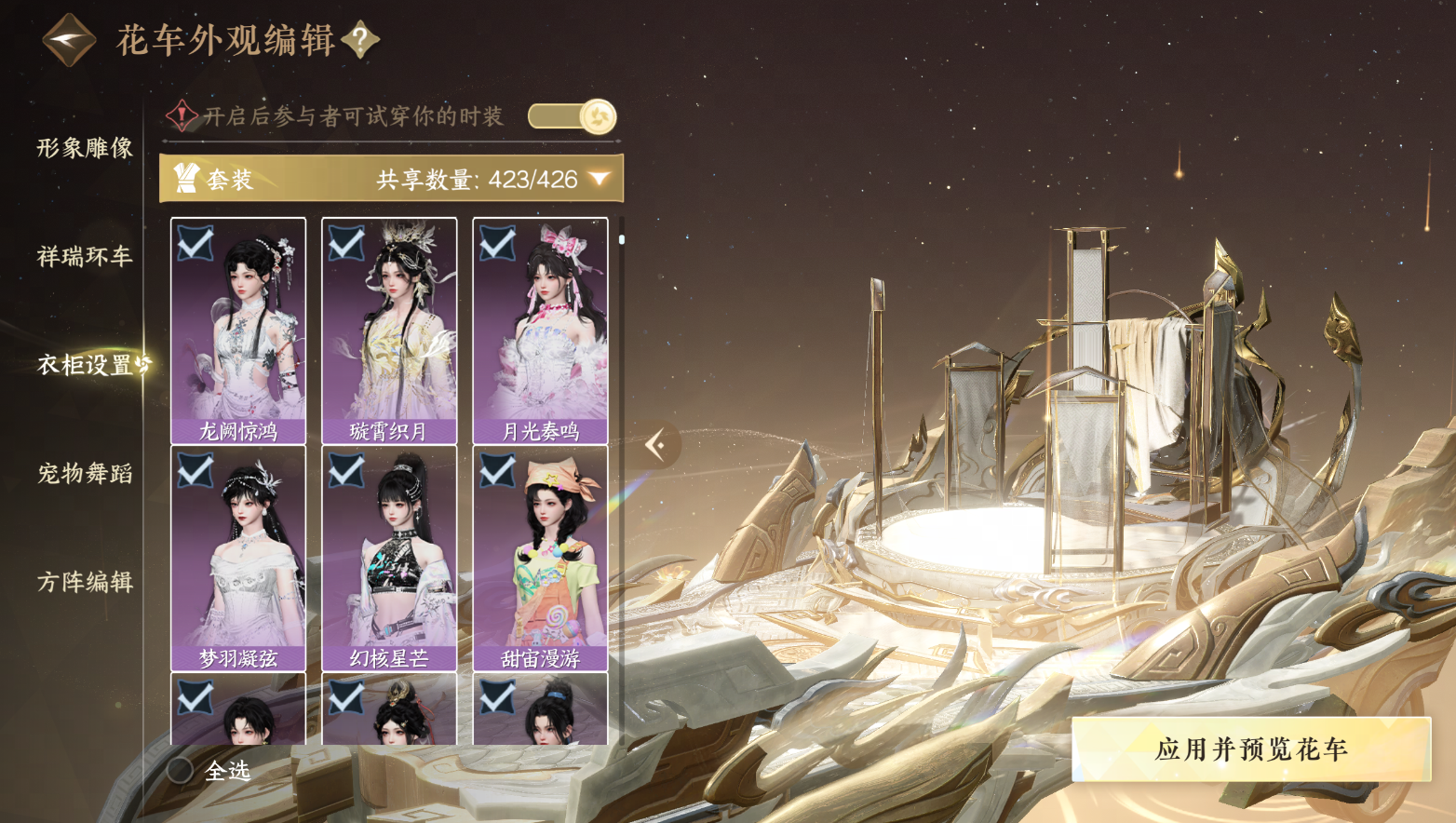Switch to the 祥瑞环车 tab
1456x823 pixels.
85,256
